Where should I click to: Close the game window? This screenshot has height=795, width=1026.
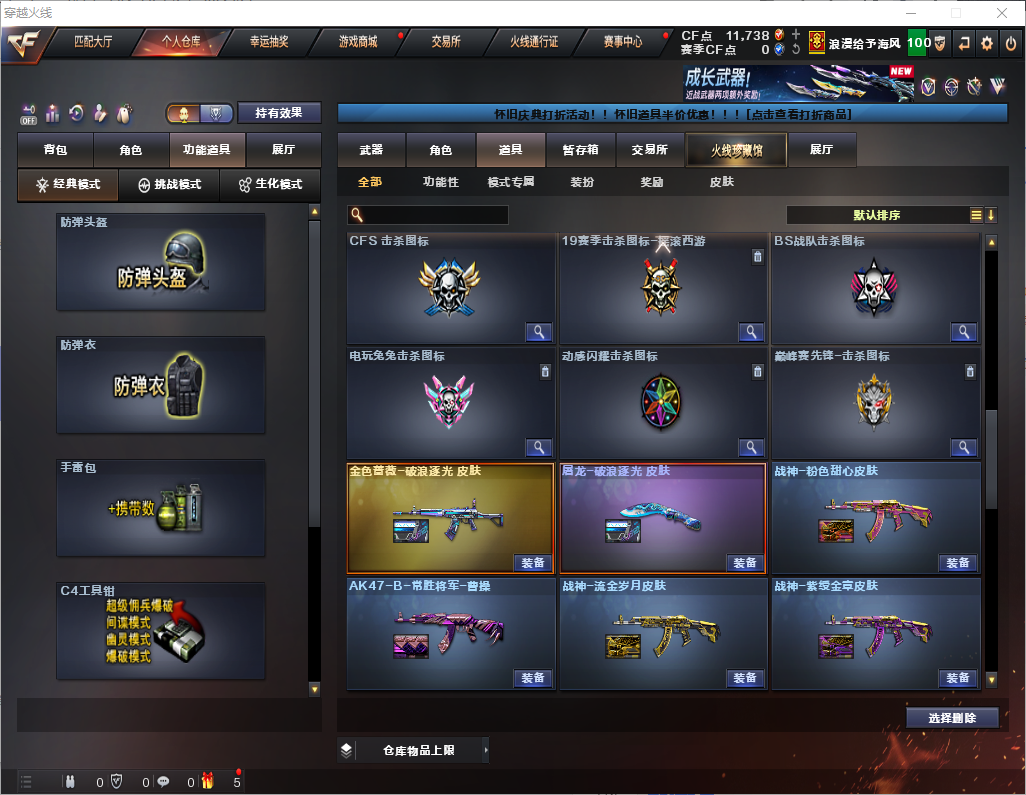1002,13
